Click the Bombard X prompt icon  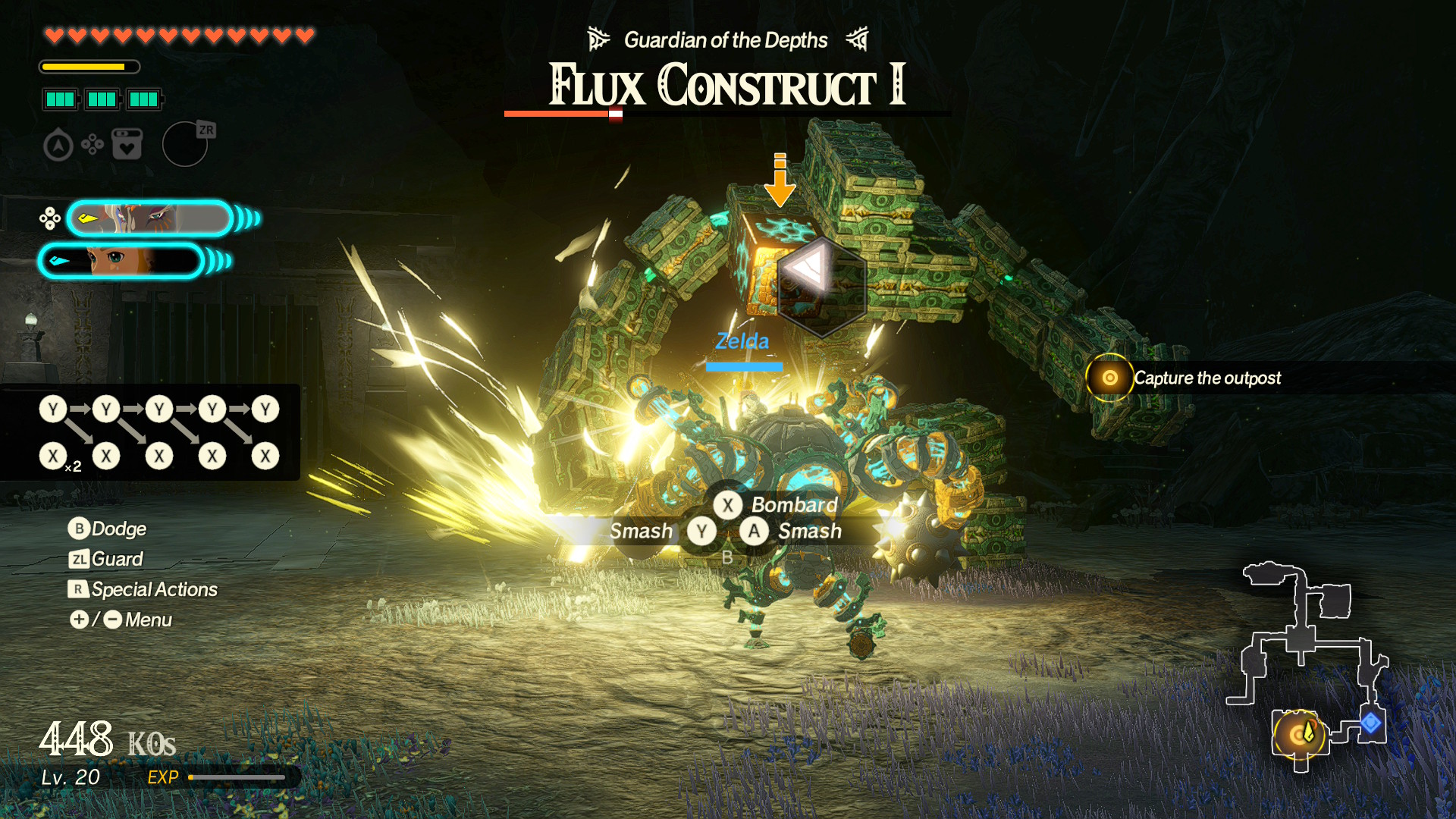[727, 505]
